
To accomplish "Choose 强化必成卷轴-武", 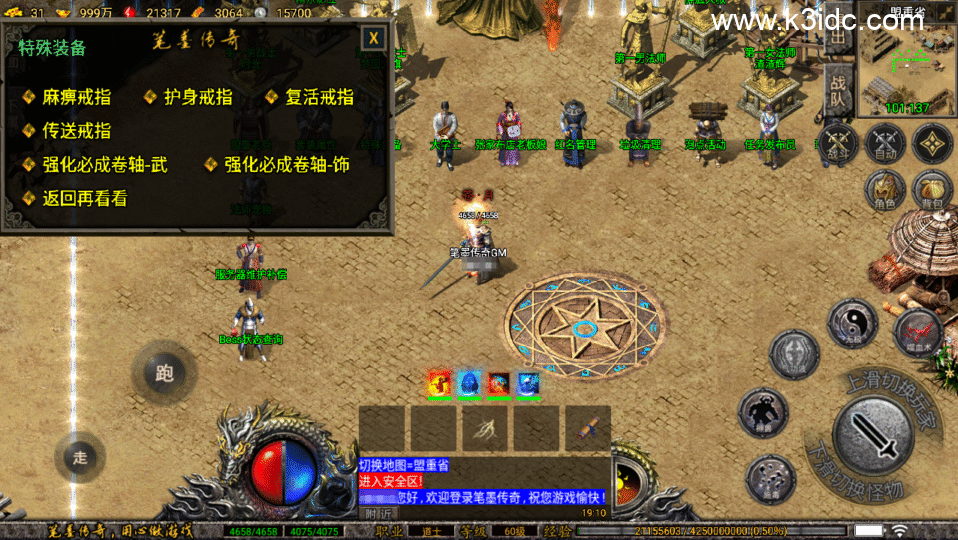I will (x=104, y=164).
